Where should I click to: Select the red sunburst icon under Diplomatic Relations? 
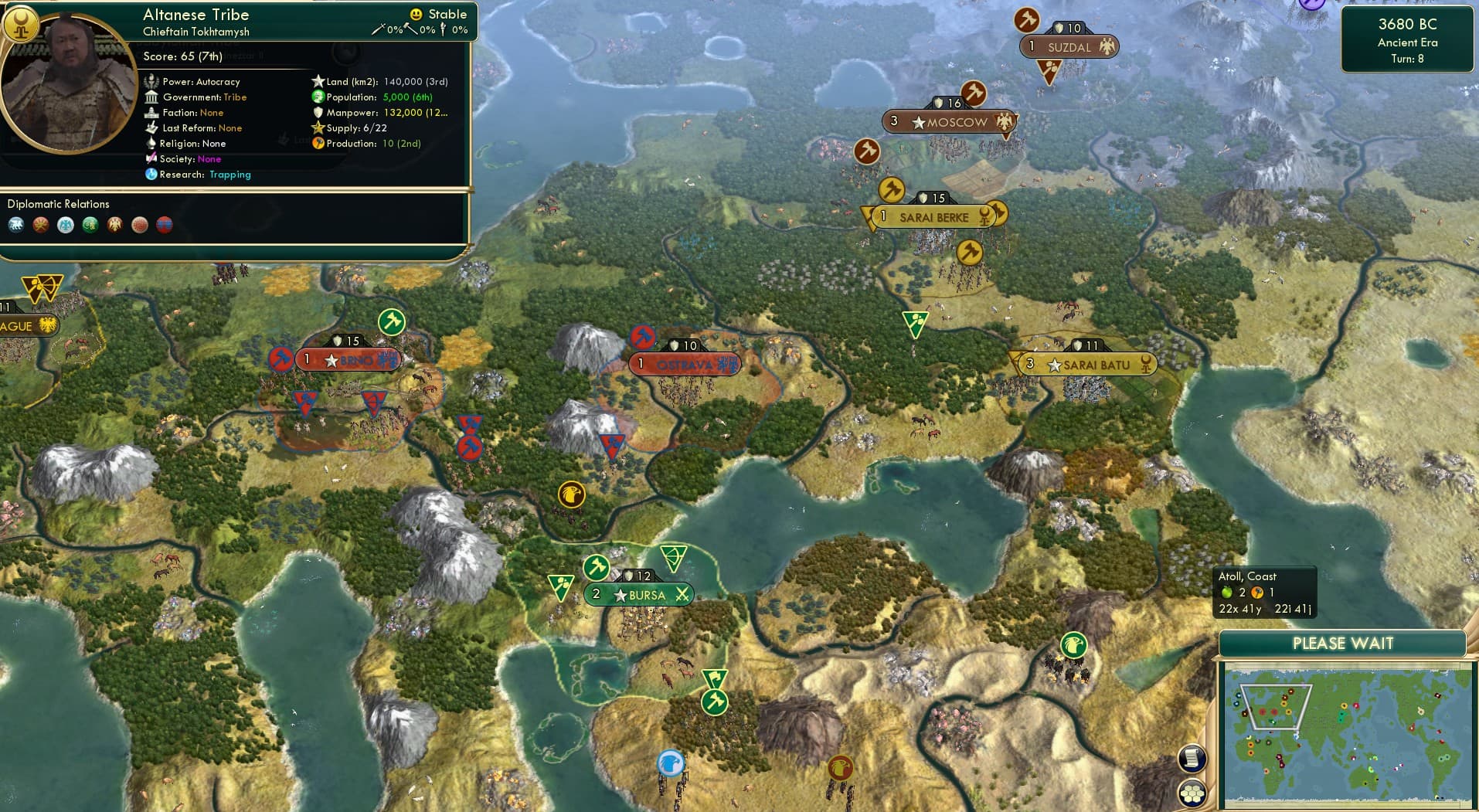coord(39,225)
